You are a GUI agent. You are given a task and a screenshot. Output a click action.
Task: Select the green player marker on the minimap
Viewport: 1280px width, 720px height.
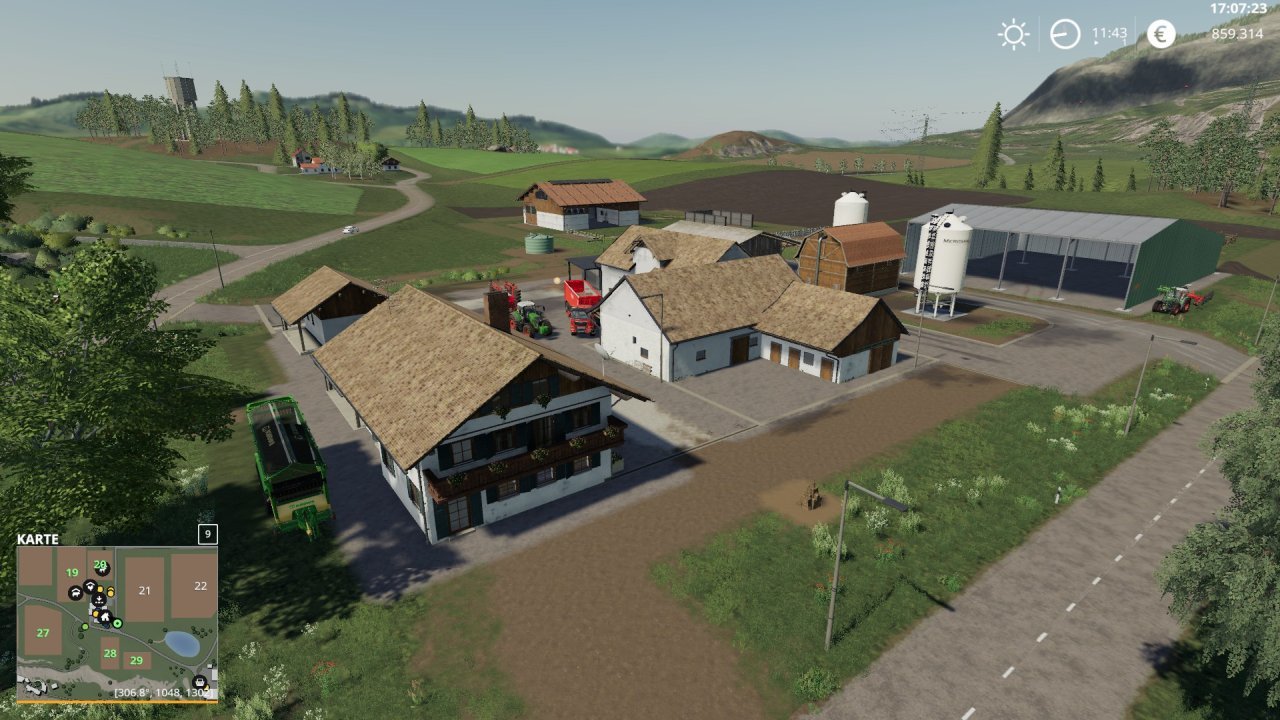(117, 623)
